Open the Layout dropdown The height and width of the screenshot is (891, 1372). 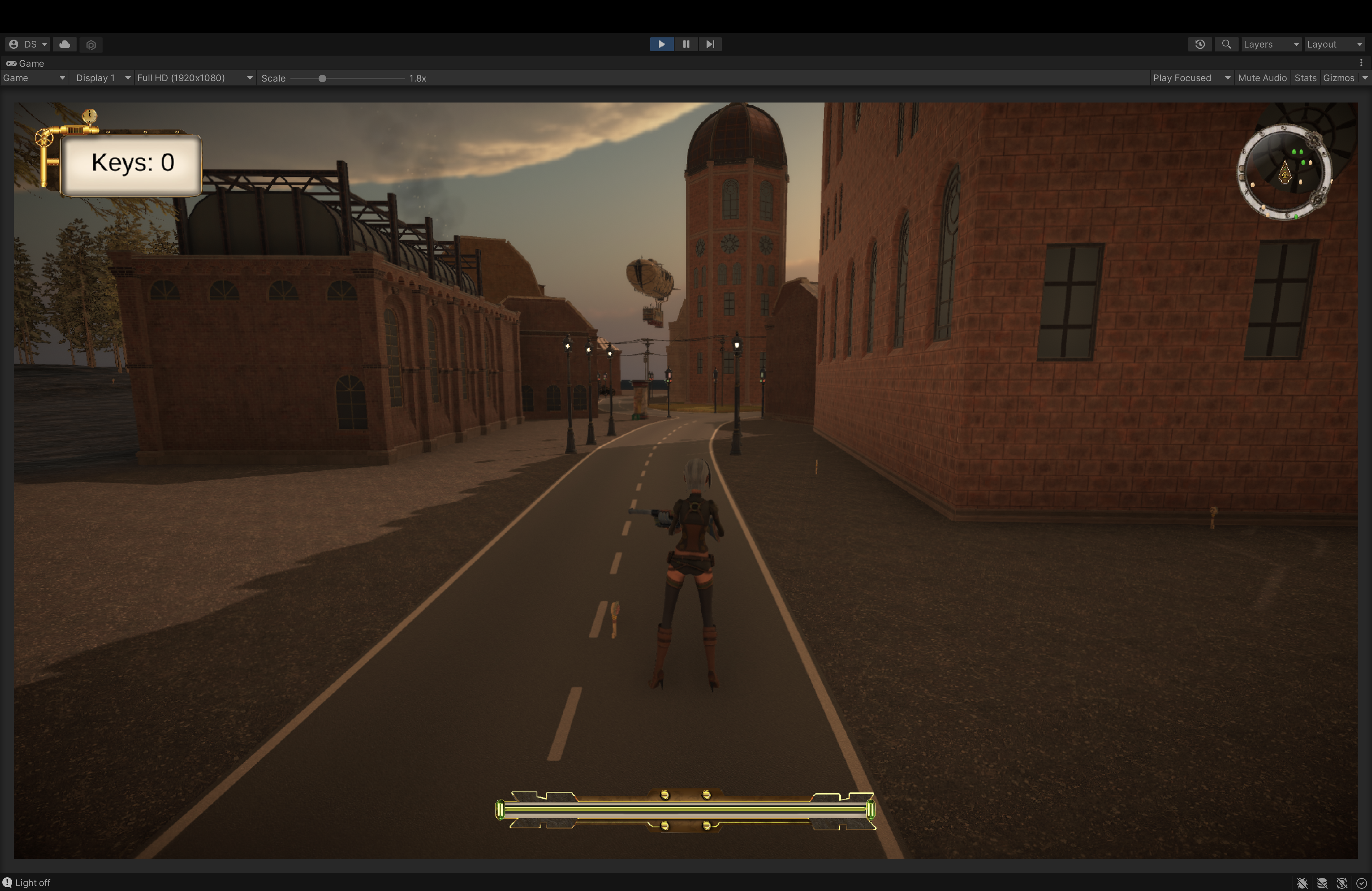pyautogui.click(x=1334, y=44)
